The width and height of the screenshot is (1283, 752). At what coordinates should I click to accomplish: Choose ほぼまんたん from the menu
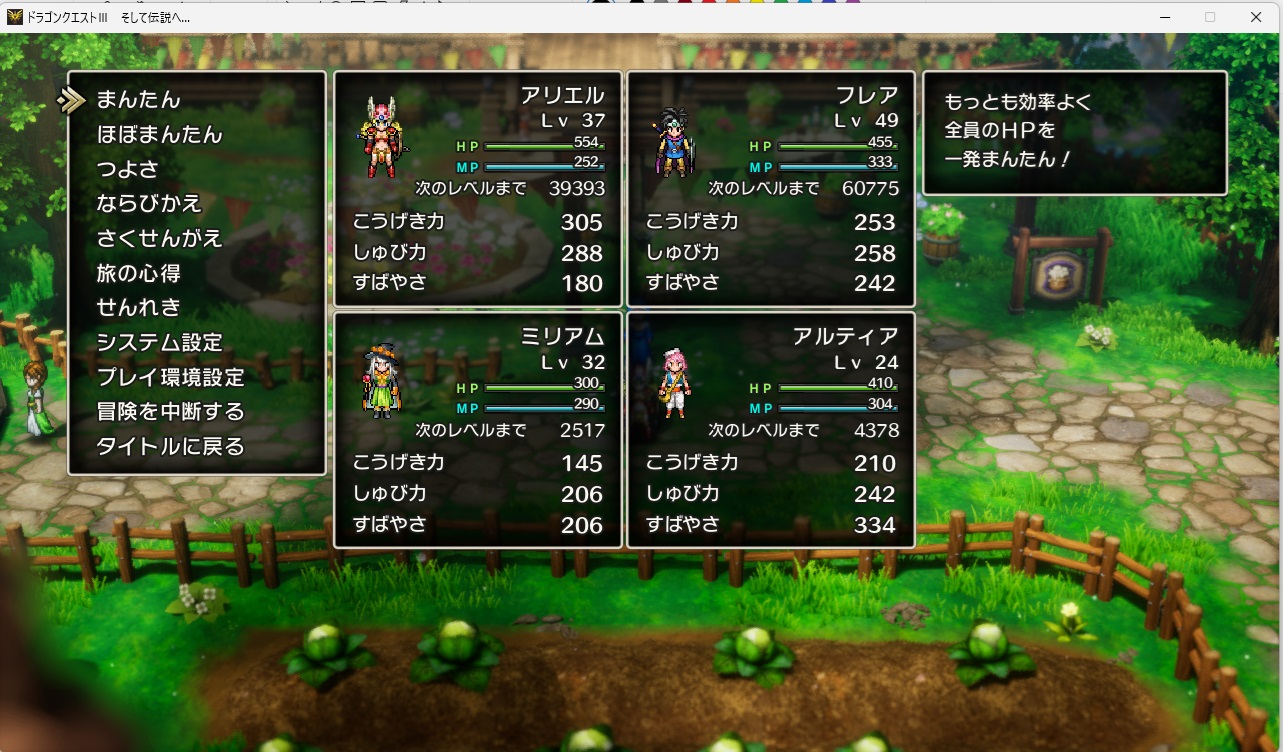point(159,135)
